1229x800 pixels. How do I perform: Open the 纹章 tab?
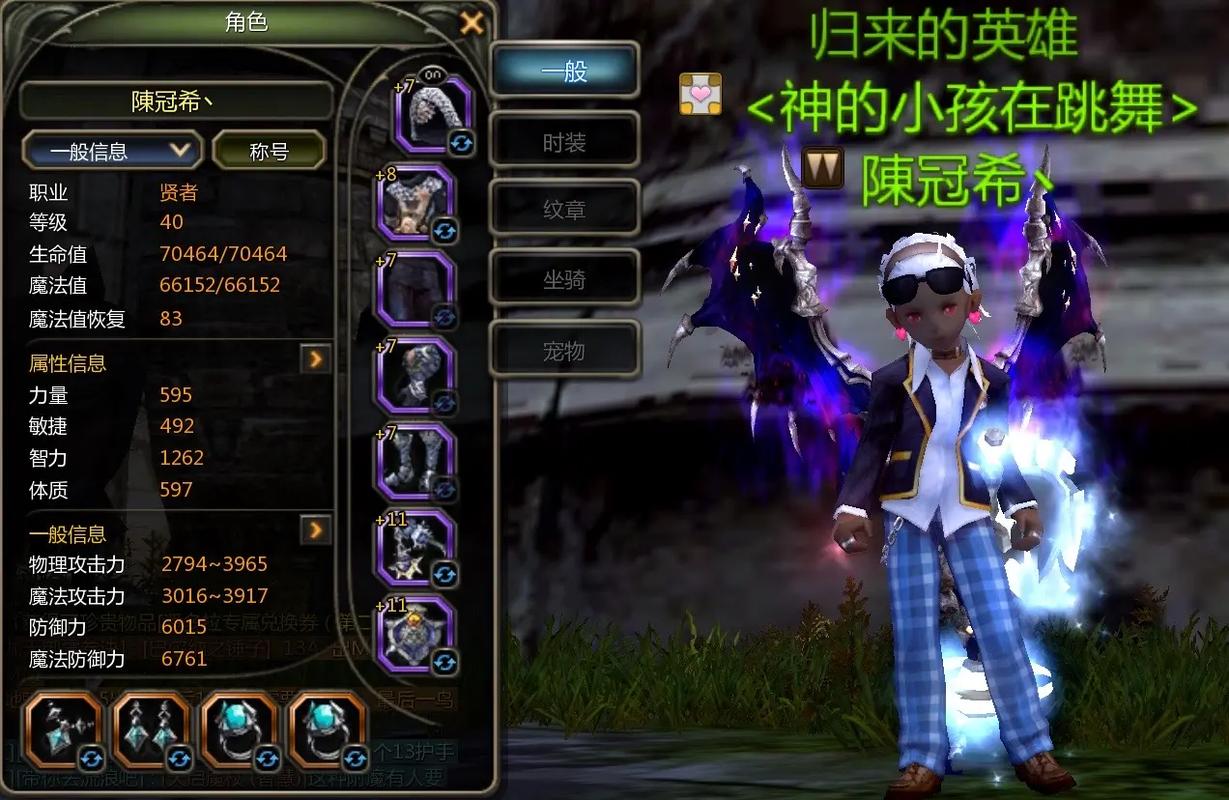pyautogui.click(x=564, y=211)
